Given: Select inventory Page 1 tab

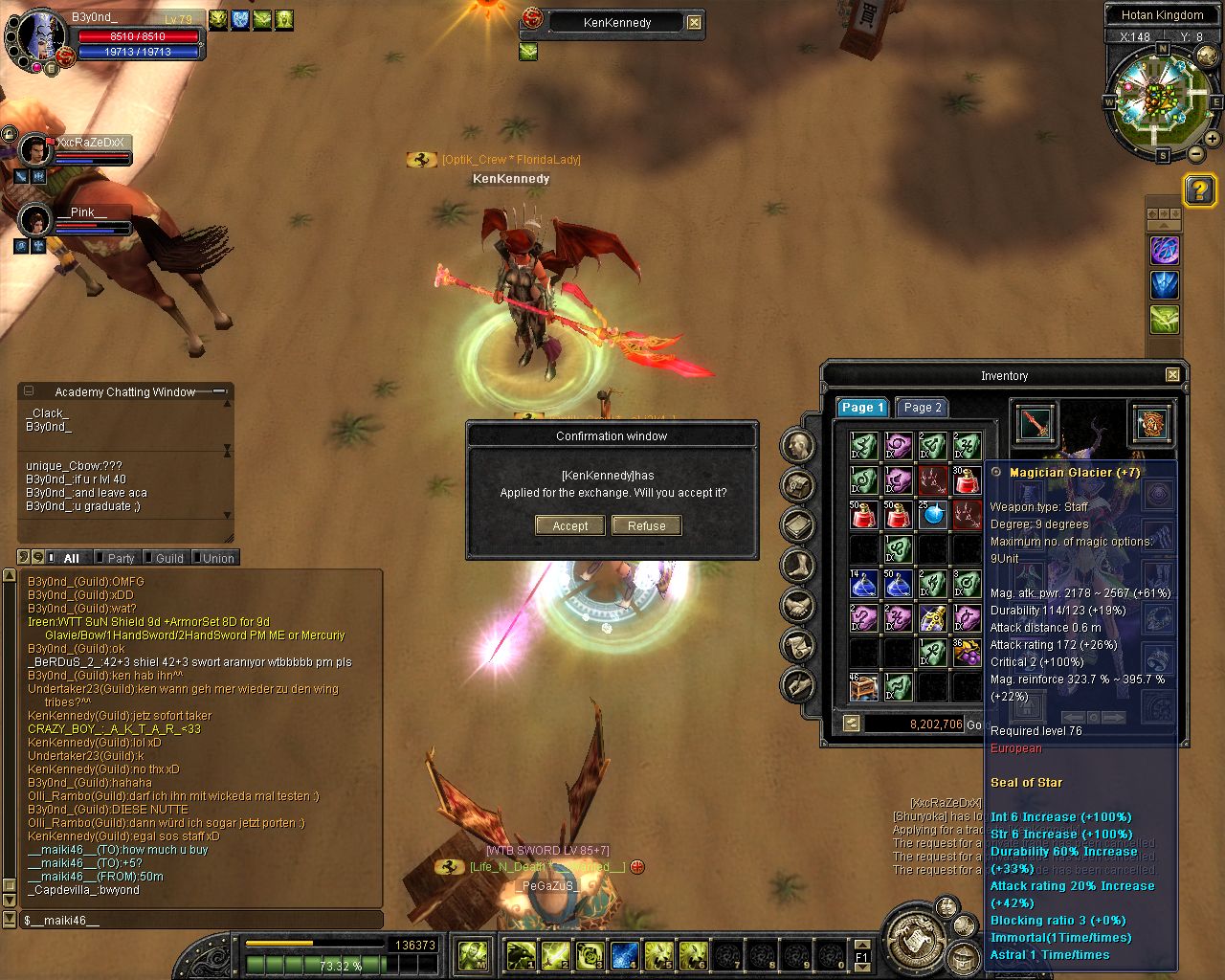Looking at the screenshot, I should (x=862, y=407).
